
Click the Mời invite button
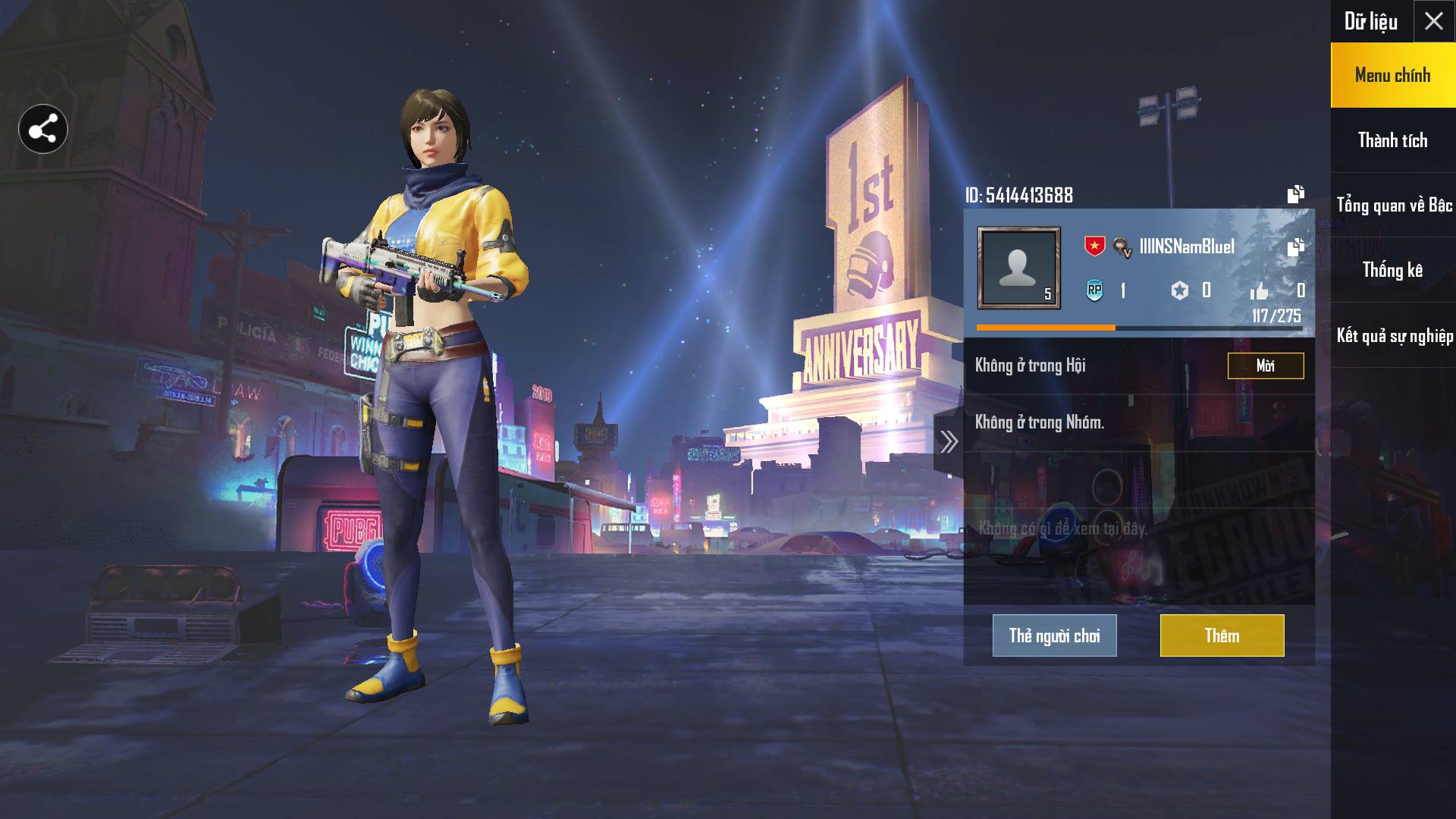(1265, 366)
